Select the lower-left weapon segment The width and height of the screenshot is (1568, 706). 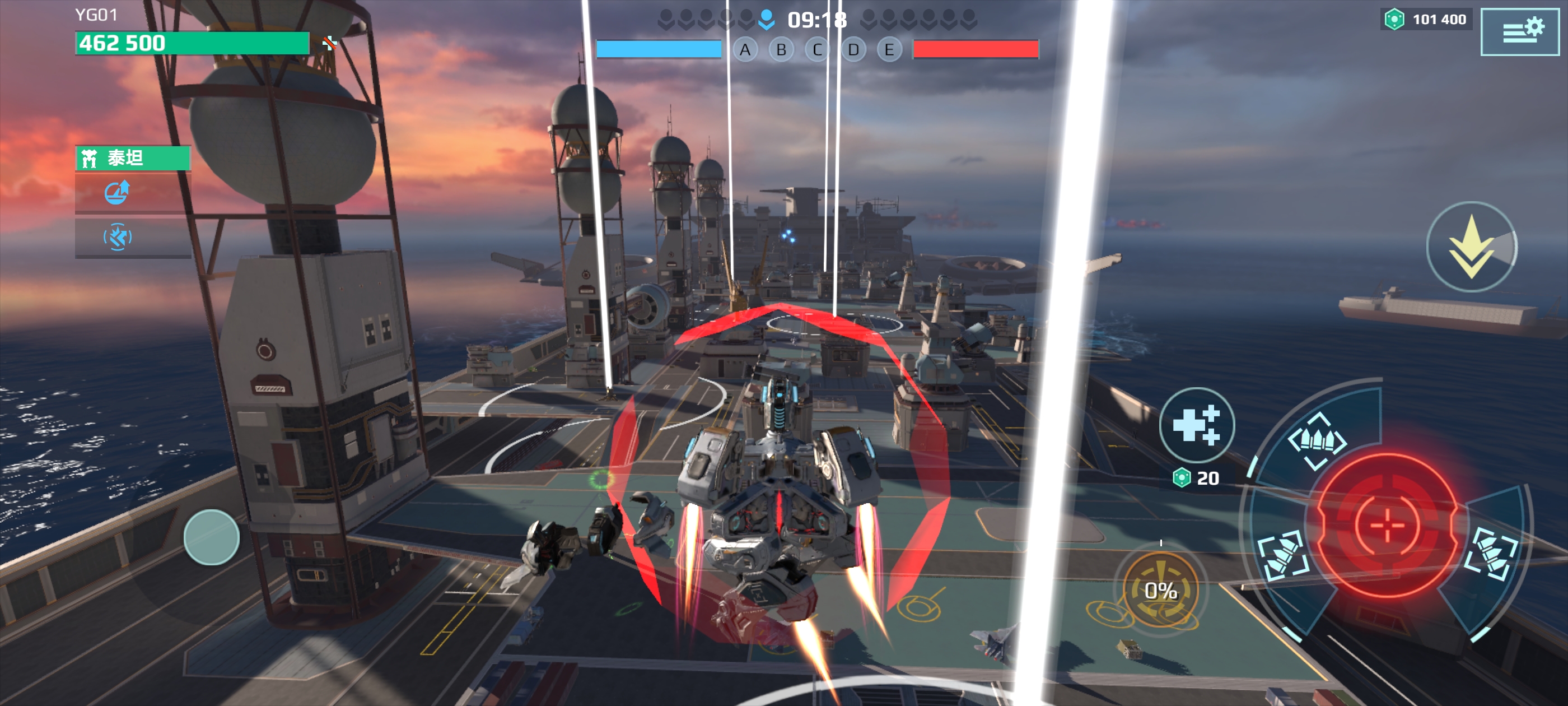pyautogui.click(x=1283, y=554)
